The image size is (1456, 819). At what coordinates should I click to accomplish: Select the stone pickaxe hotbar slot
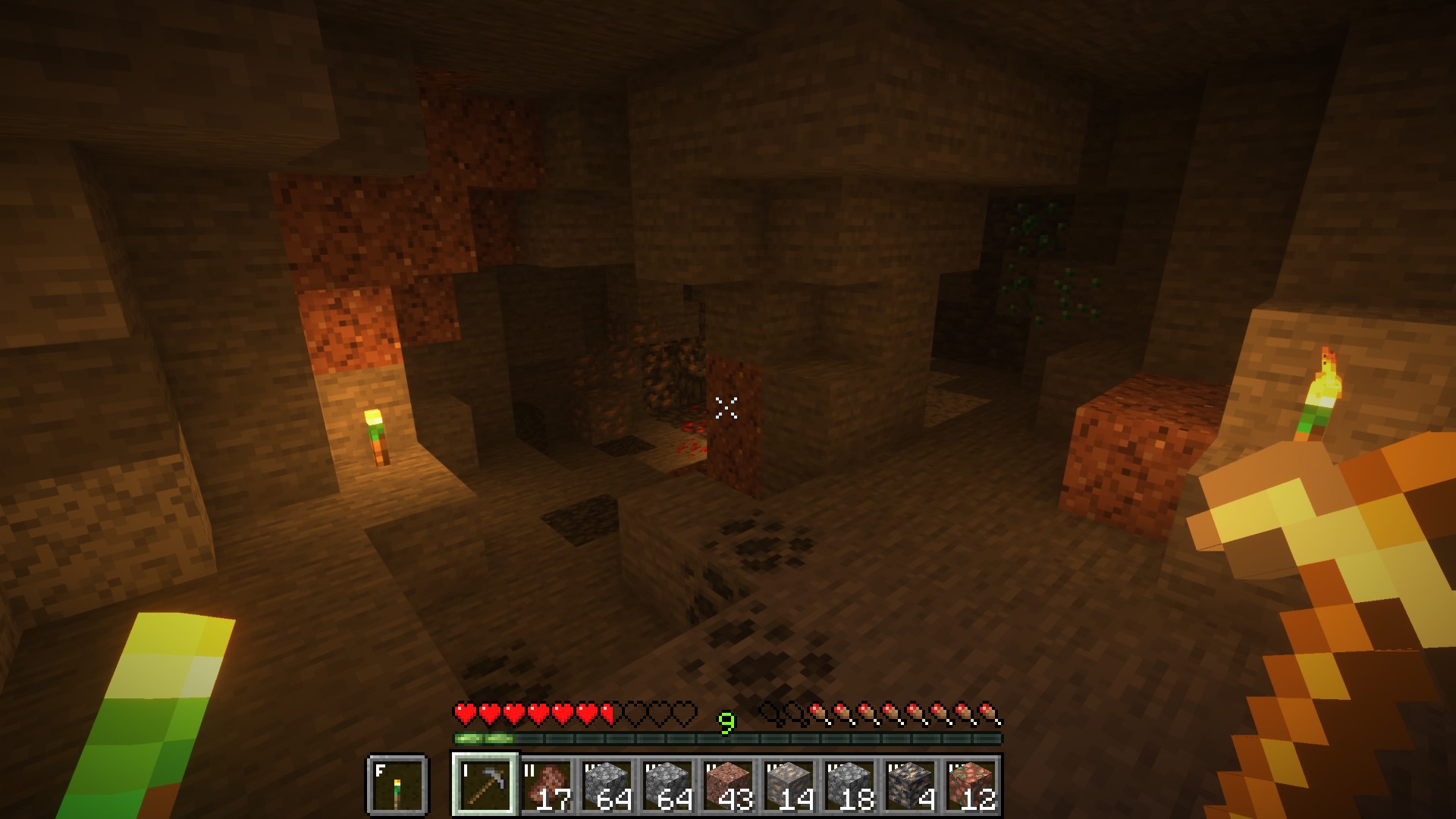point(485,785)
